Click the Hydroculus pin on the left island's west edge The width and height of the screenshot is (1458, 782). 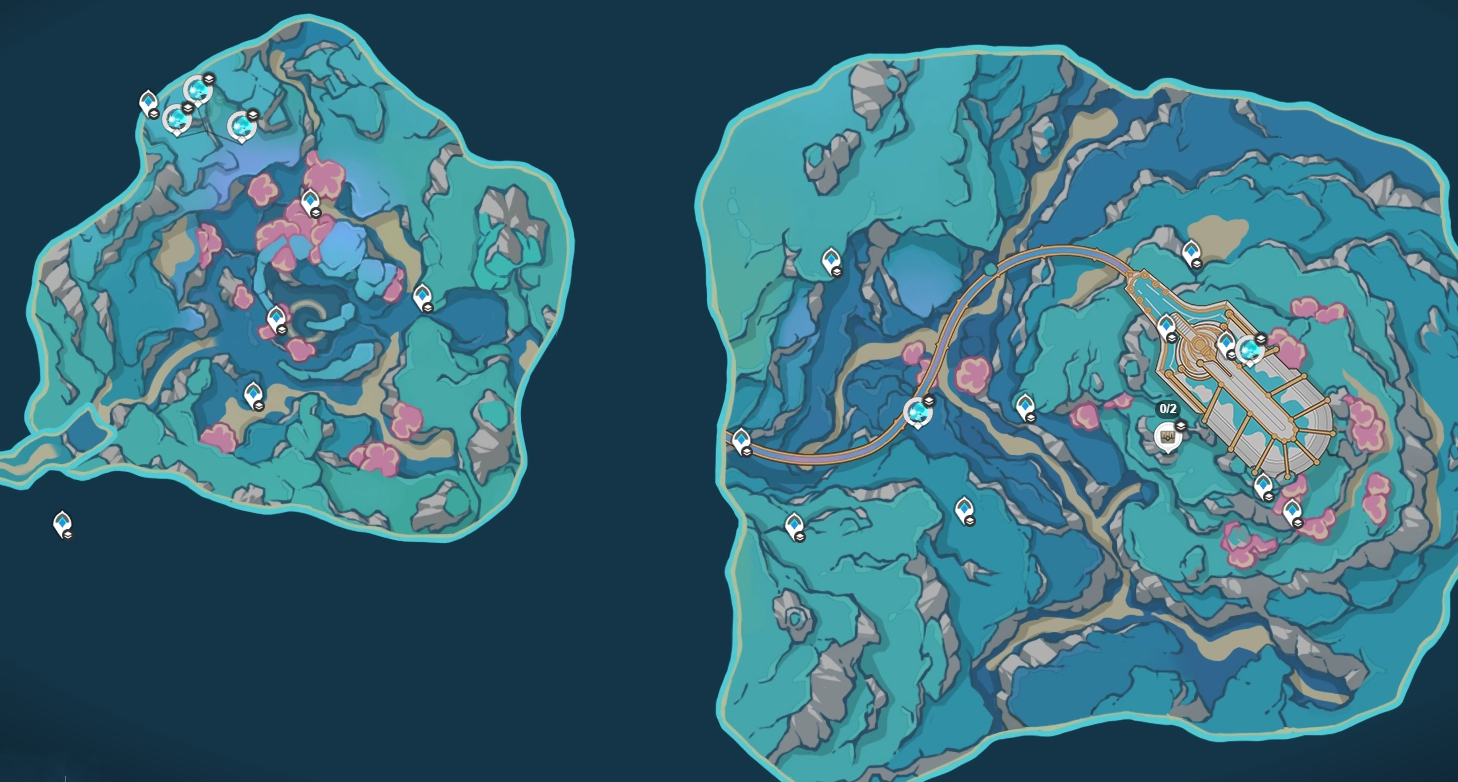(149, 100)
